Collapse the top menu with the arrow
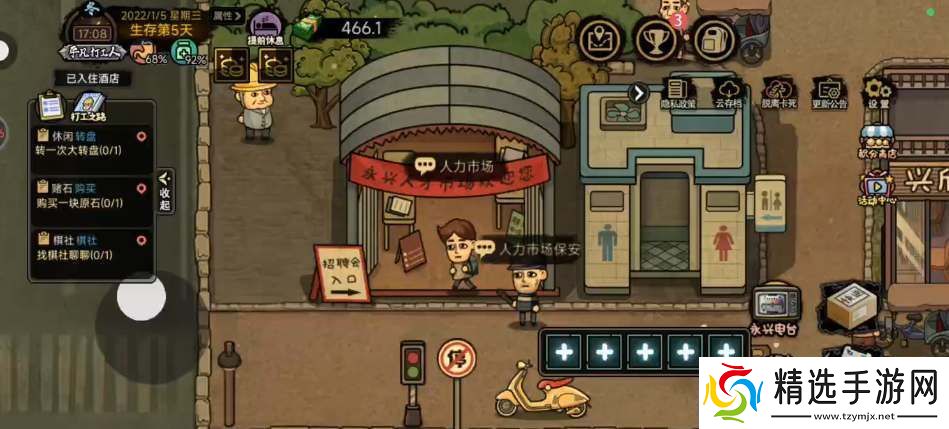949x429 pixels. click(638, 93)
